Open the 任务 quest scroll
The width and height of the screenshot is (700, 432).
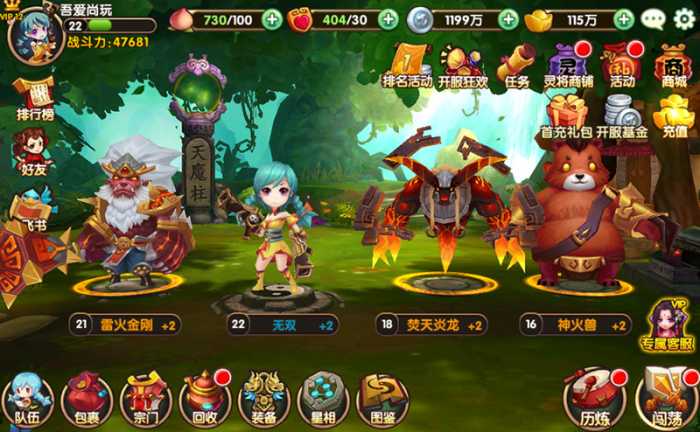point(517,65)
